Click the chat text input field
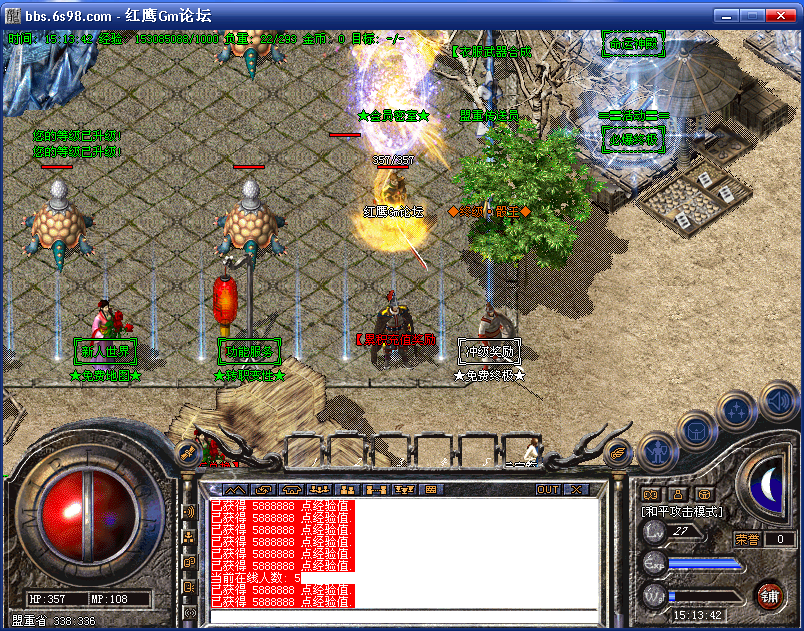 pos(400,615)
